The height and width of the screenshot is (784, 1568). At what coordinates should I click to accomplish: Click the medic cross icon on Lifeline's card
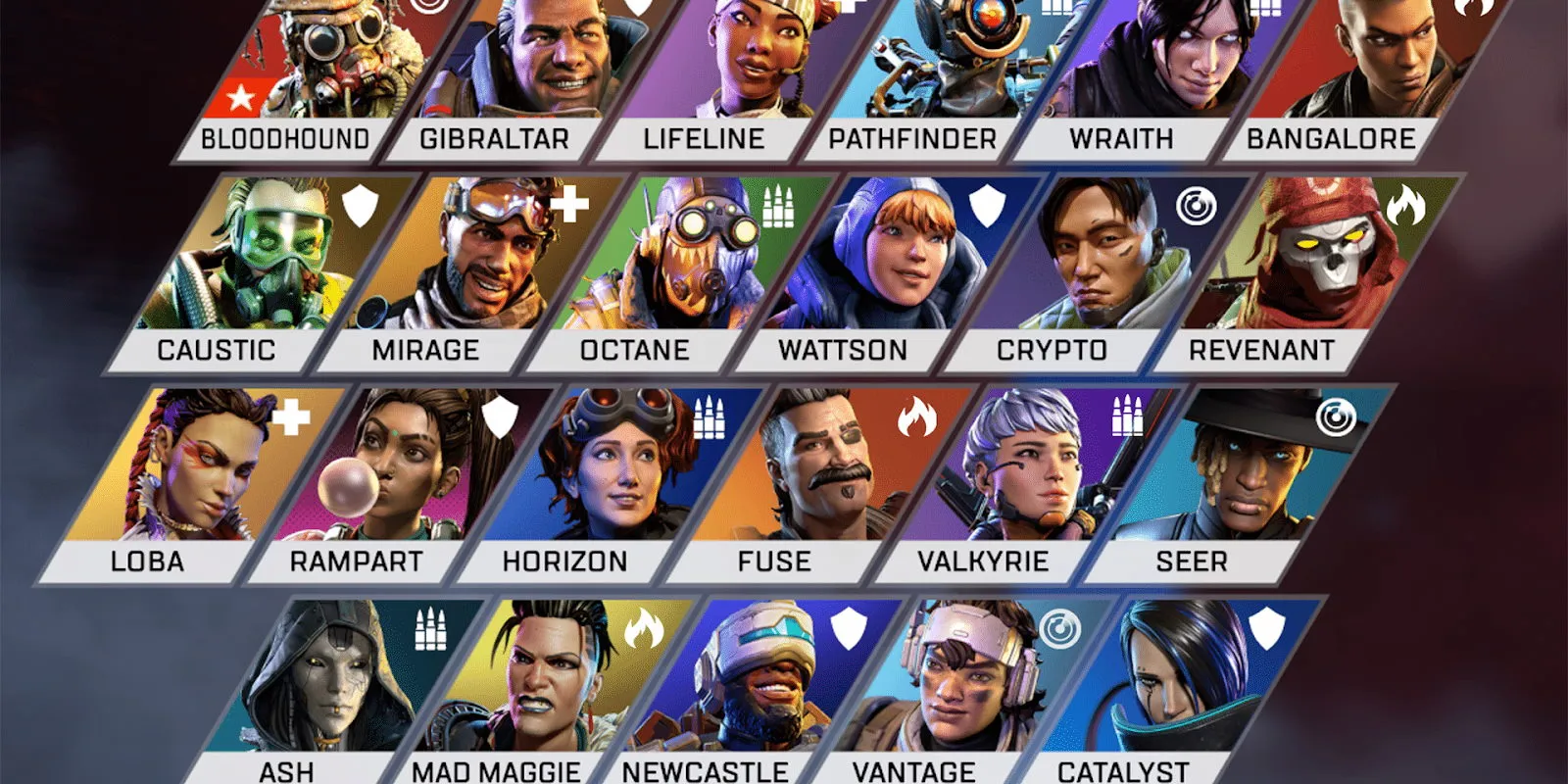(851, 5)
